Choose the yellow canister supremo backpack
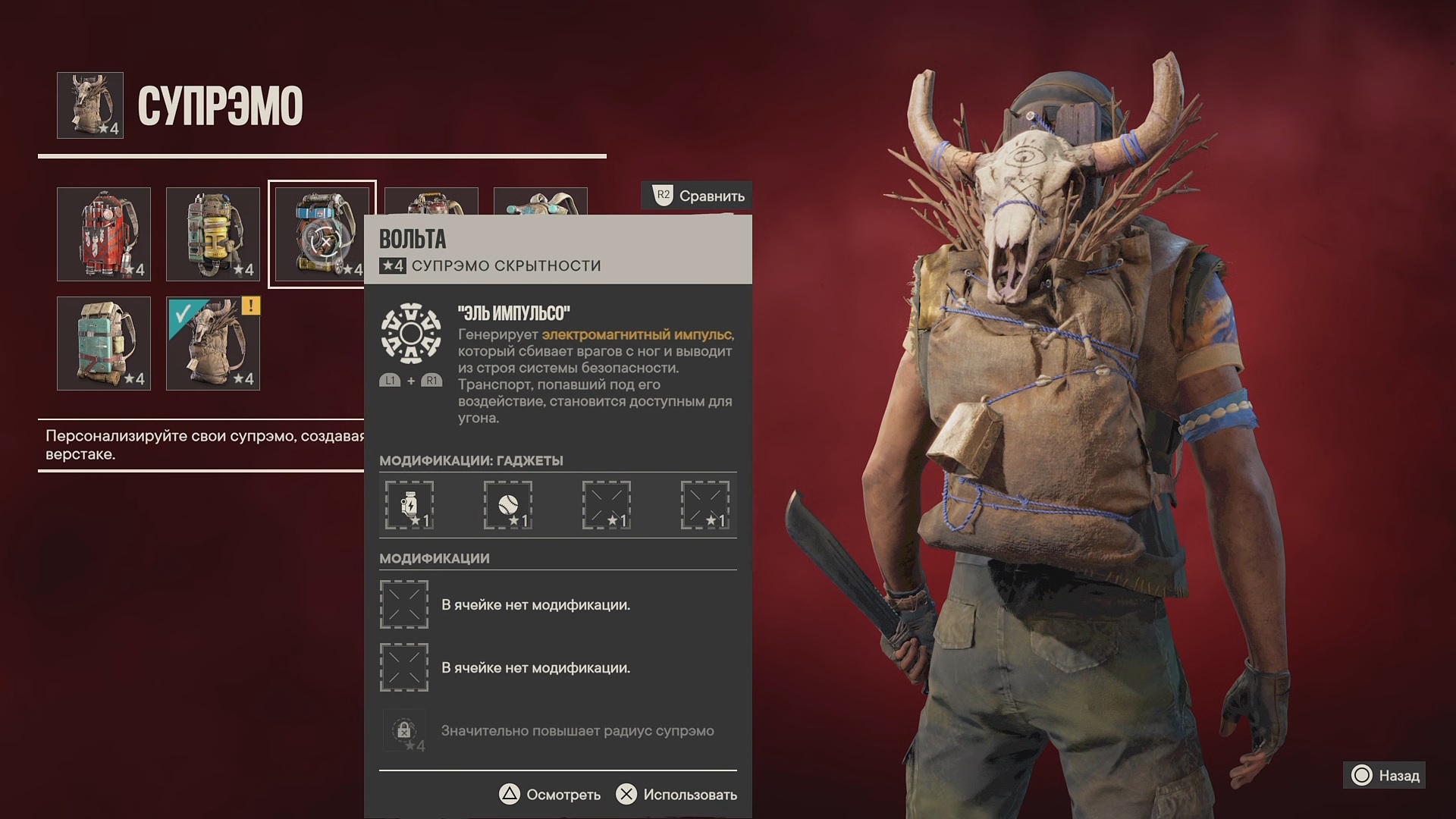 tap(213, 234)
